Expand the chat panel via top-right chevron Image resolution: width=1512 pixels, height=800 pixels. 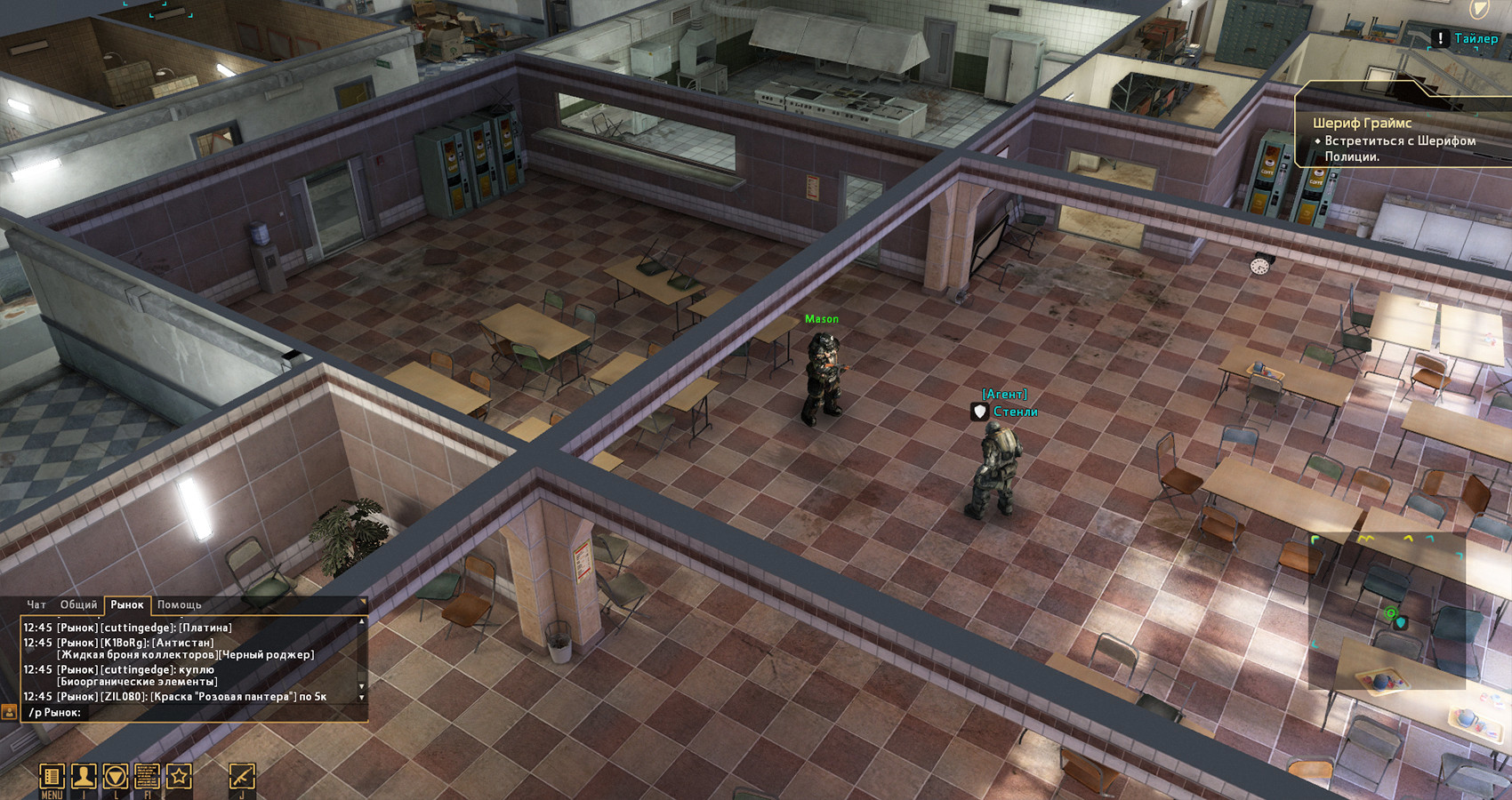pos(363,601)
